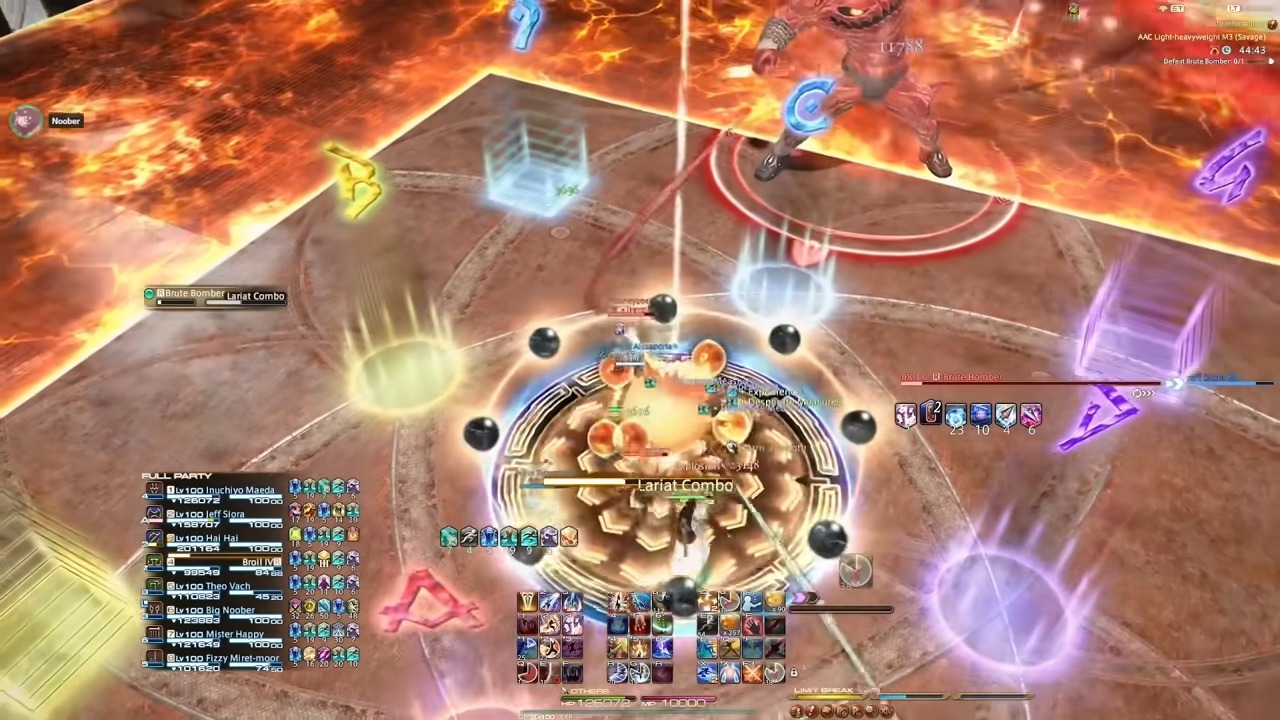Click Noober's character portrait in the top-left

(24, 120)
